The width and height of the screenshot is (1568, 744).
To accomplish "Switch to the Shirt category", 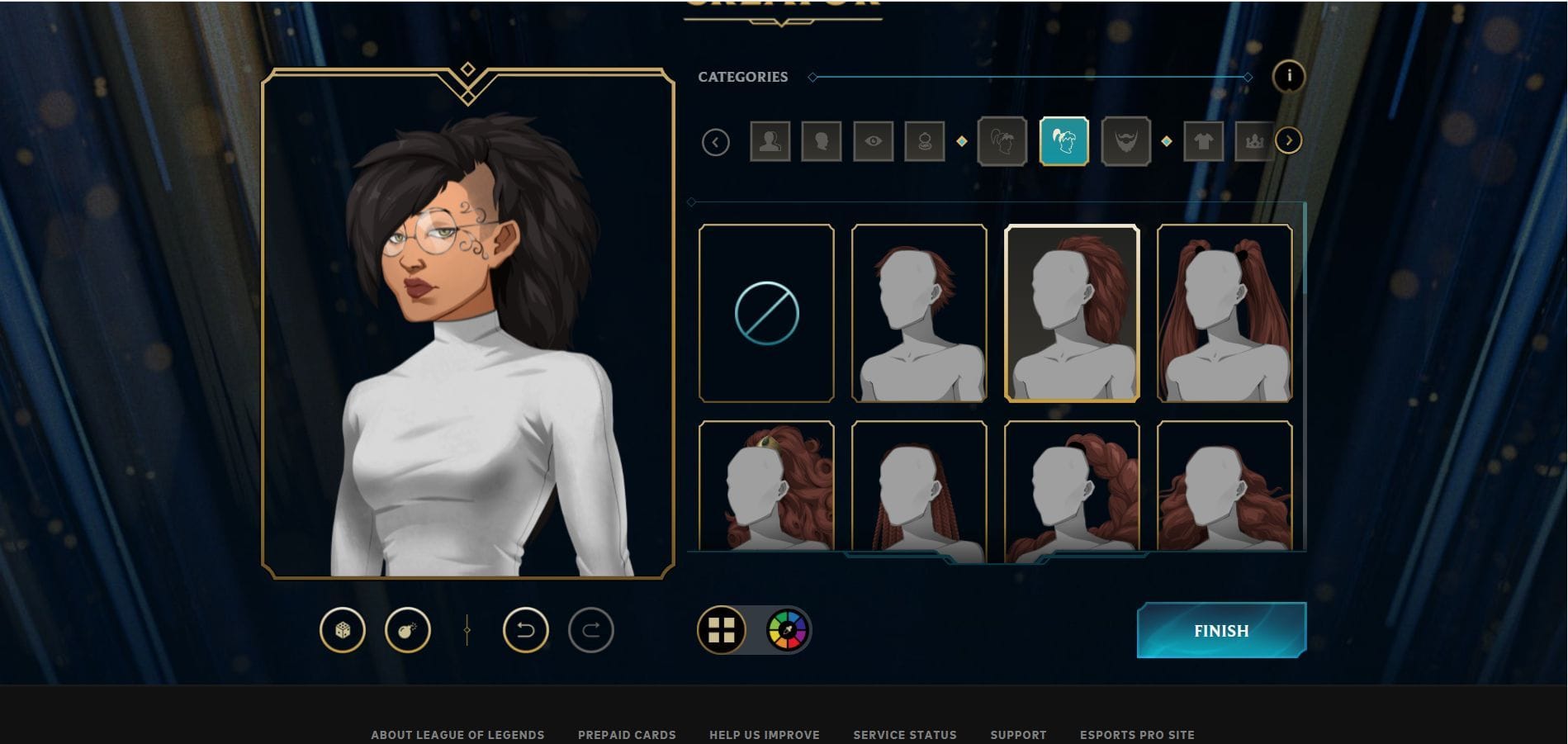I will click(1204, 140).
